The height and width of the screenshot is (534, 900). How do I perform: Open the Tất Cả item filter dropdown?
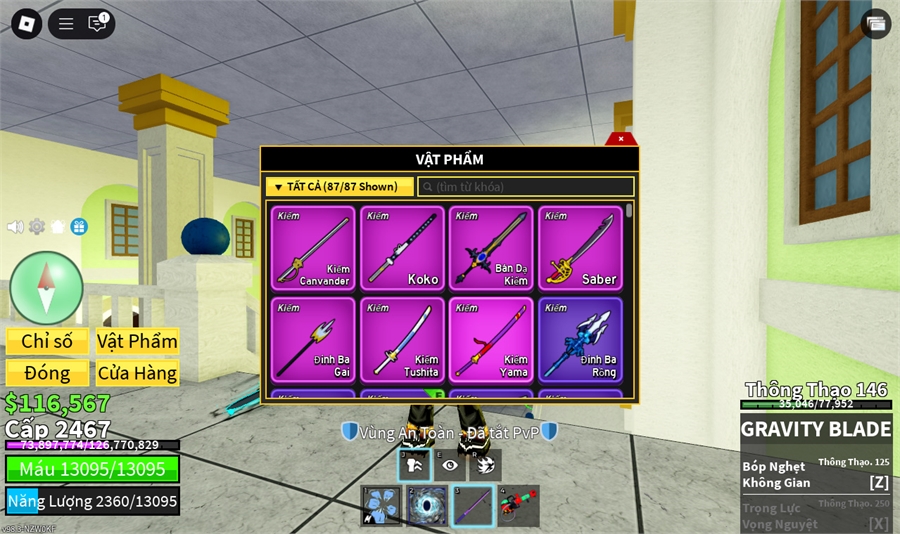[339, 187]
